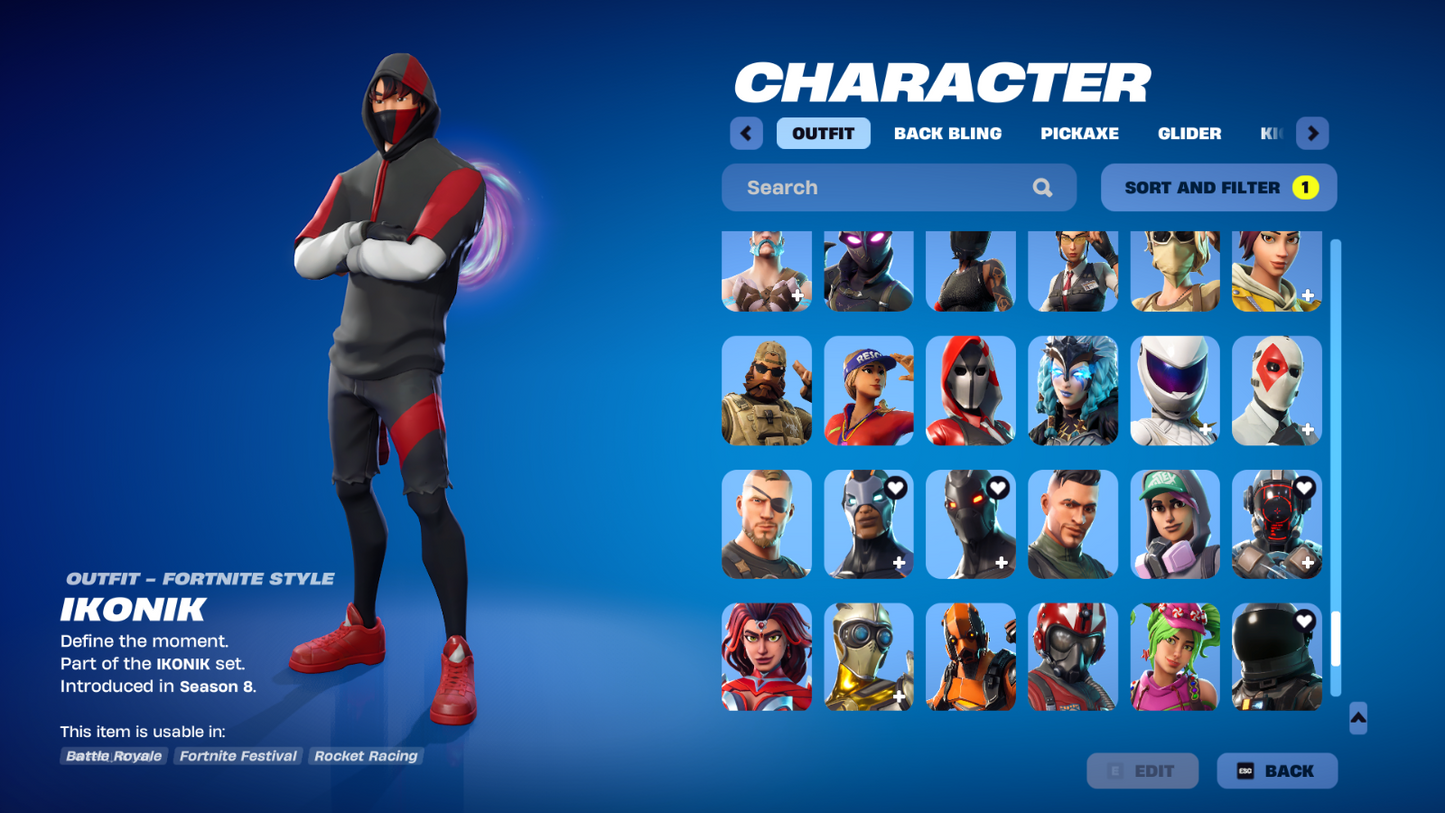The image size is (1445, 813).
Task: Unfavorite the Dark Voyager astronaut outfit
Action: (1304, 620)
